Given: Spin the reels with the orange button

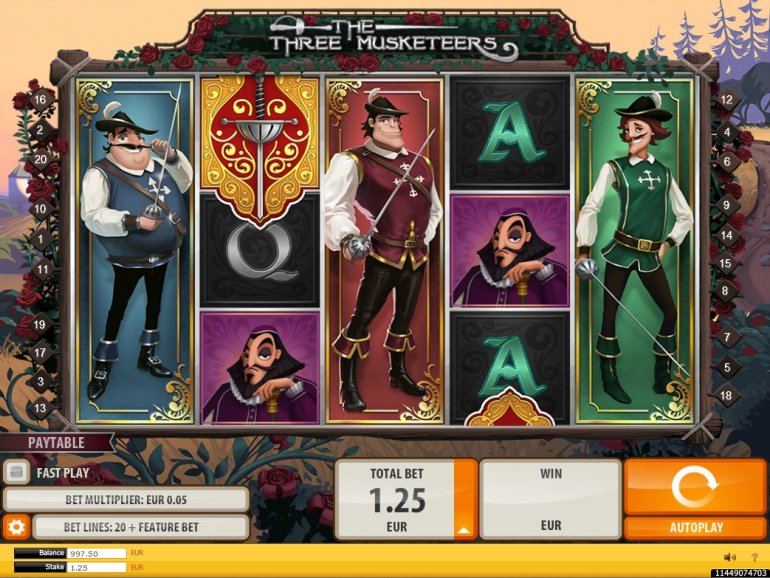Looking at the screenshot, I should (x=694, y=487).
